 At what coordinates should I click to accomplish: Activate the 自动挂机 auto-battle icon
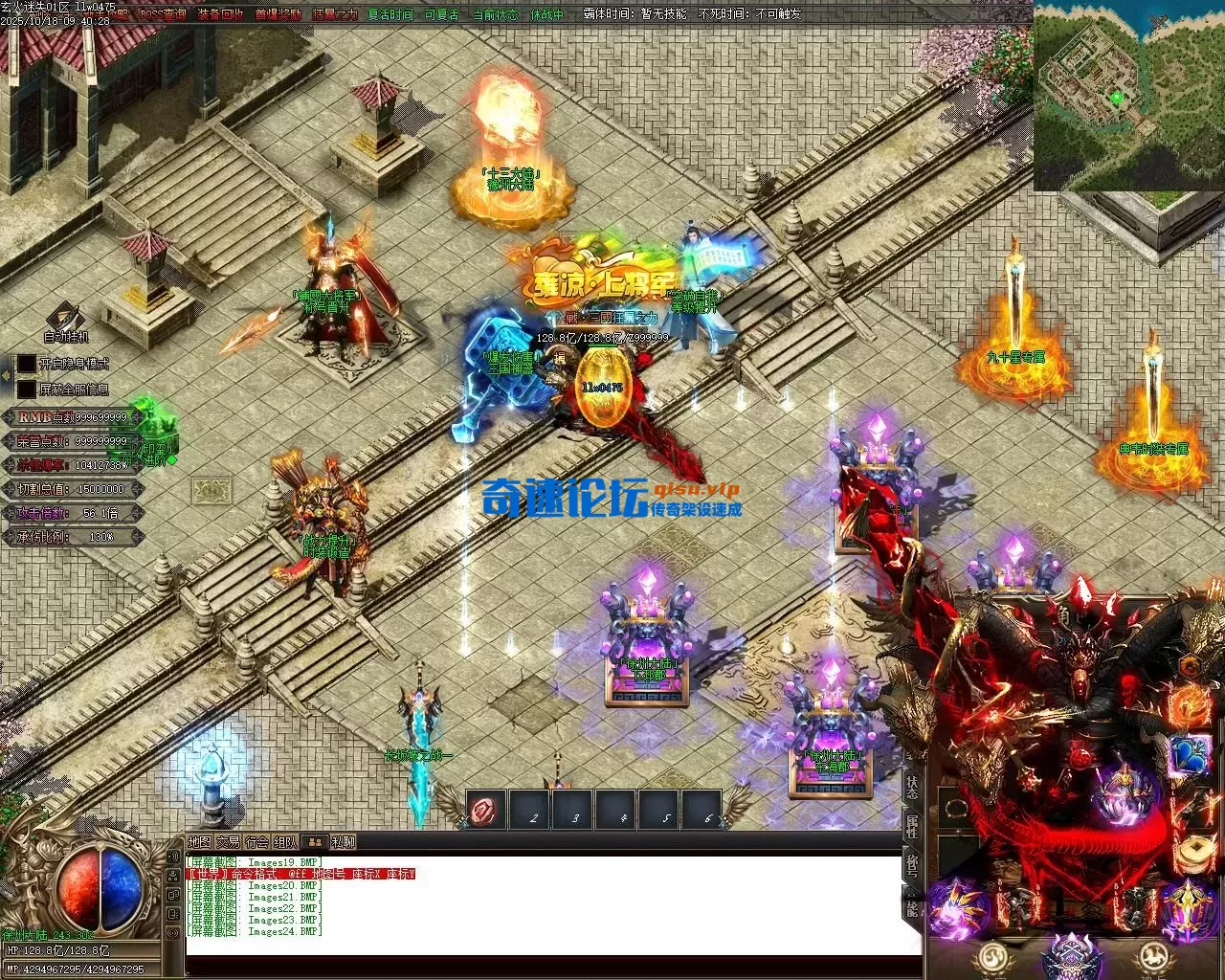65,319
